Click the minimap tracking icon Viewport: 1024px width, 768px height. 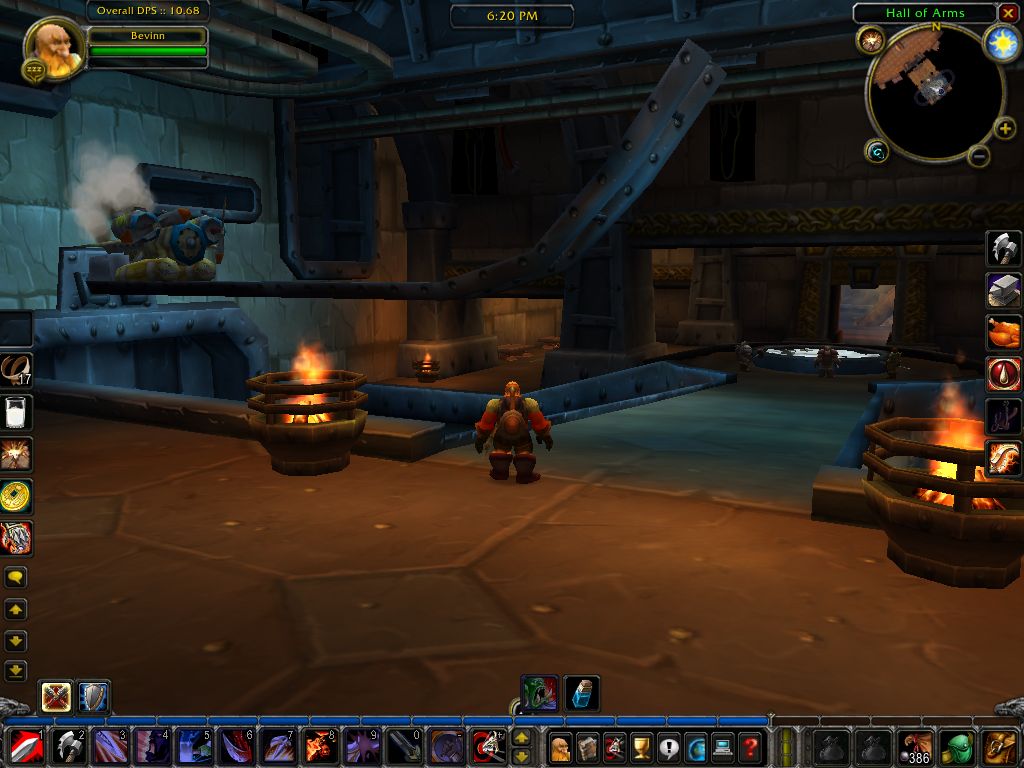coord(869,40)
